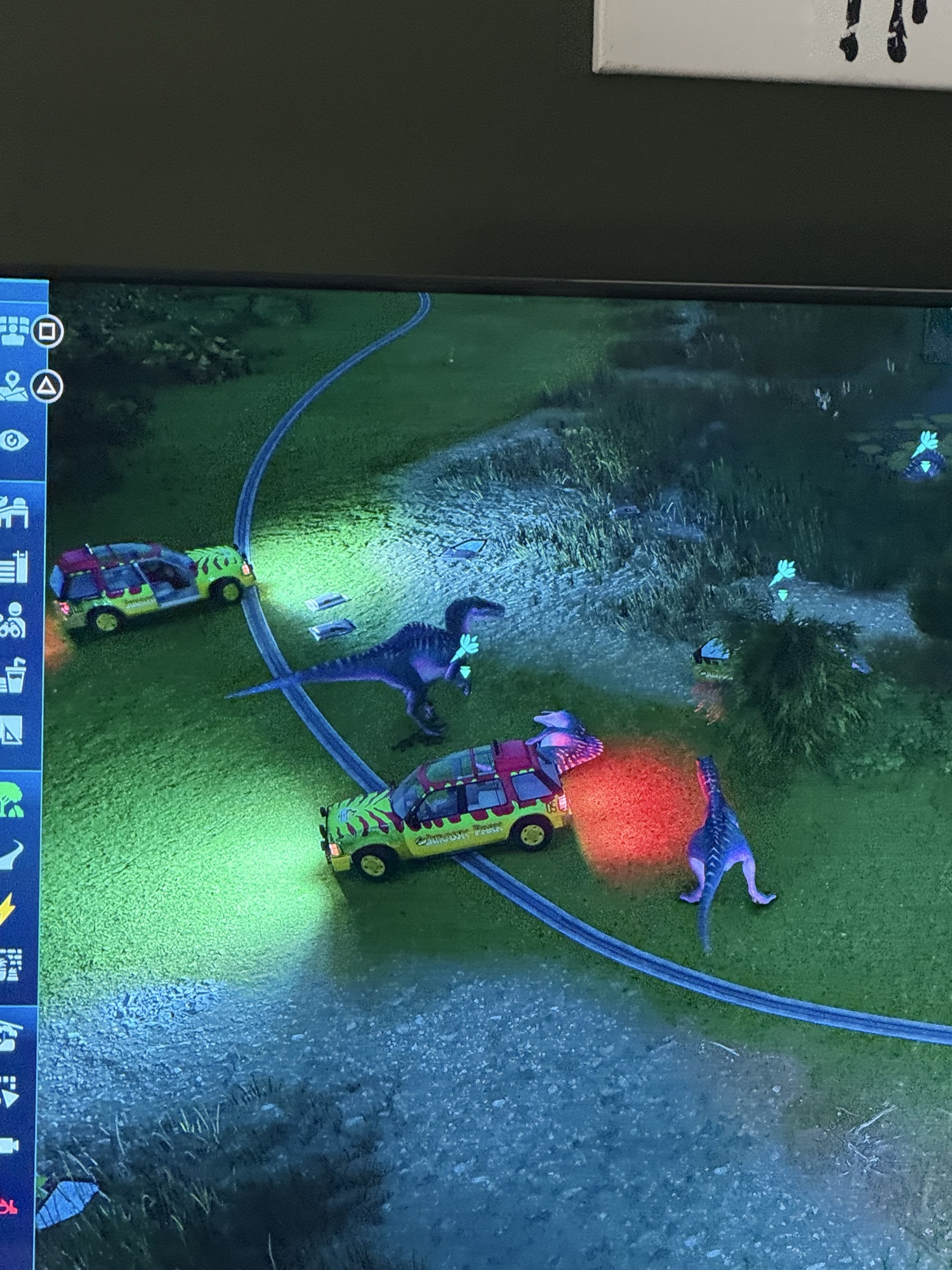The width and height of the screenshot is (952, 1270).
Task: Open the yellow lightning bolt power menu
Action: (x=8, y=909)
